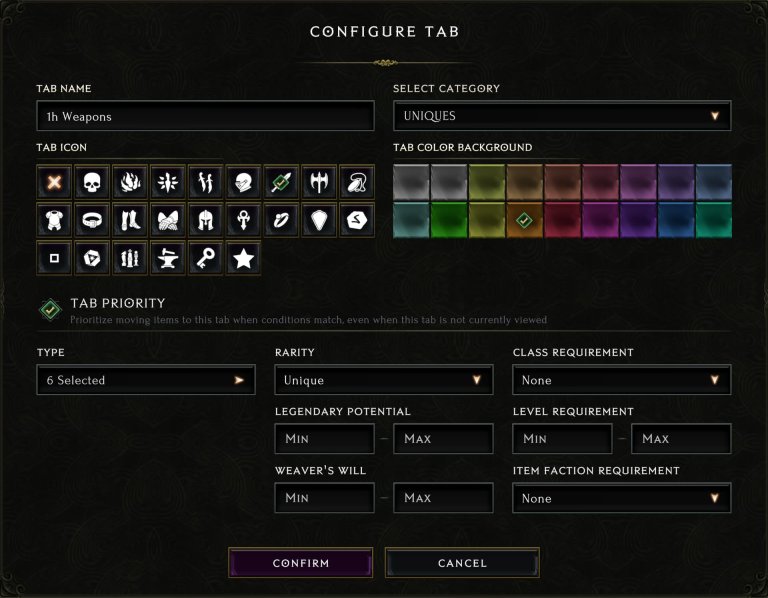Choose the crimson red tab color
This screenshot has width=768, height=598.
[x=562, y=220]
